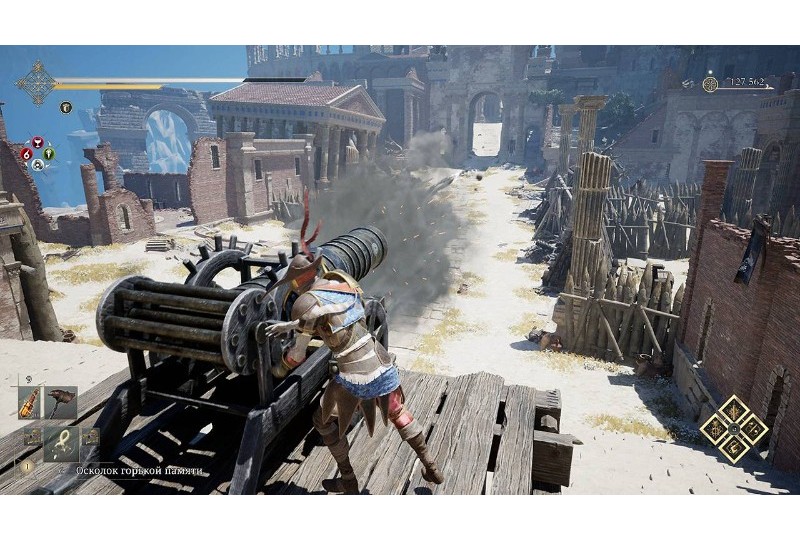The width and height of the screenshot is (800, 540).
Task: Activate the right diamond skill icon
Action: (752, 428)
